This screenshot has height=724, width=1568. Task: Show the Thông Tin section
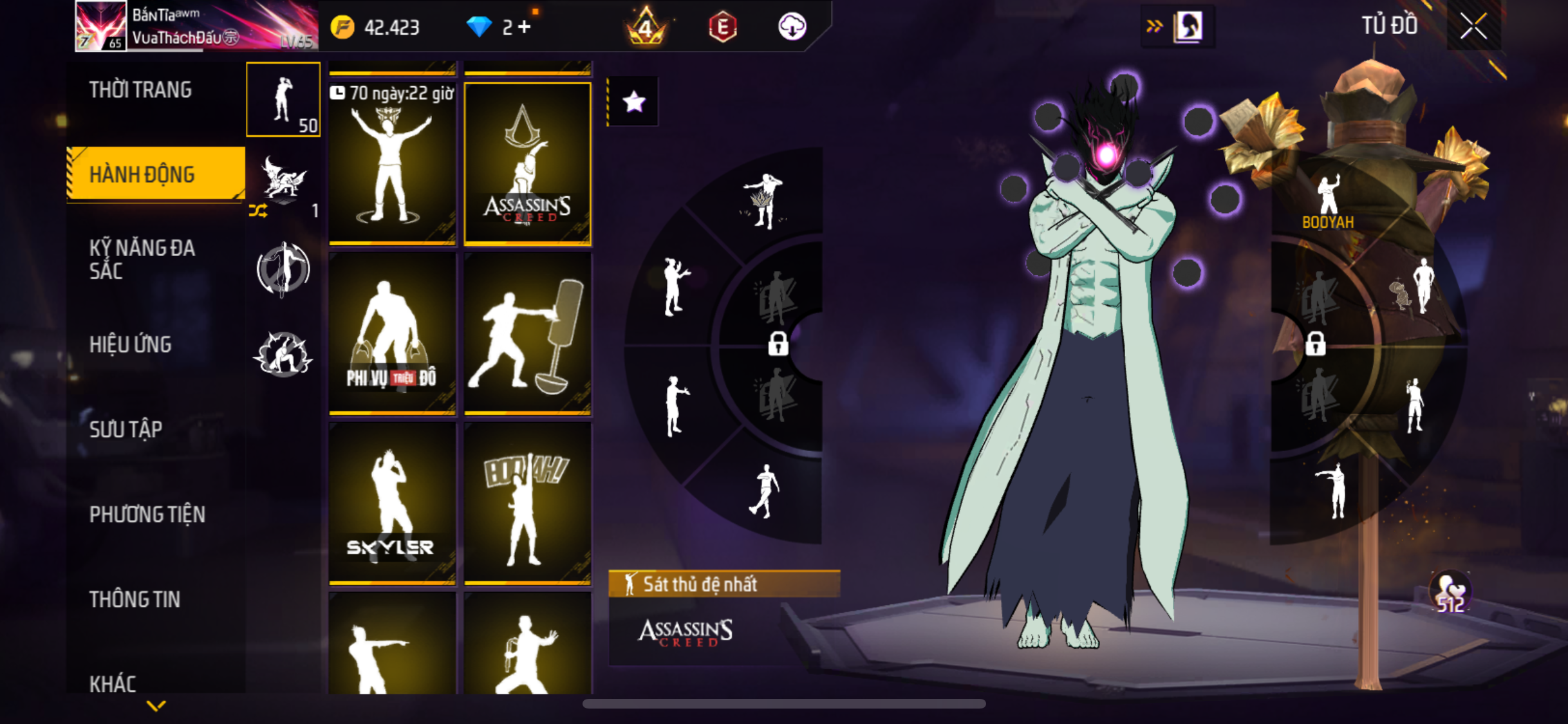[x=135, y=599]
